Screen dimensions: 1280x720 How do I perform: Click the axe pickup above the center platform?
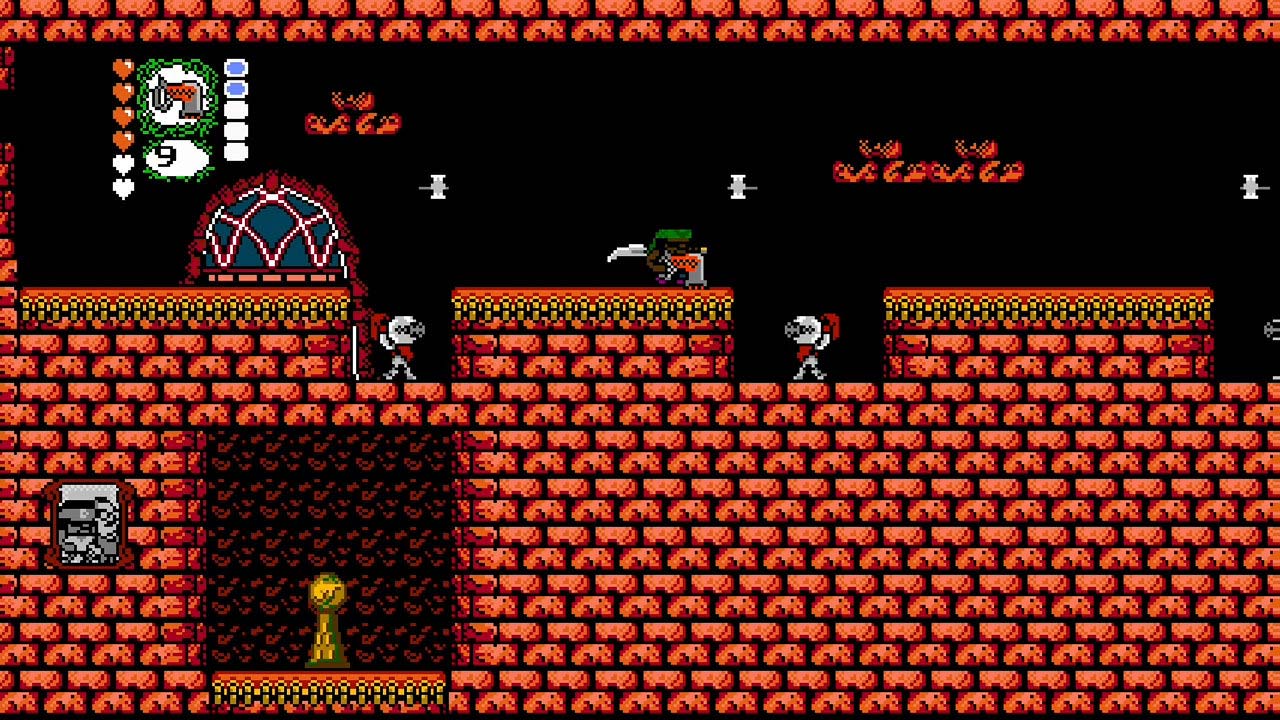click(x=740, y=186)
